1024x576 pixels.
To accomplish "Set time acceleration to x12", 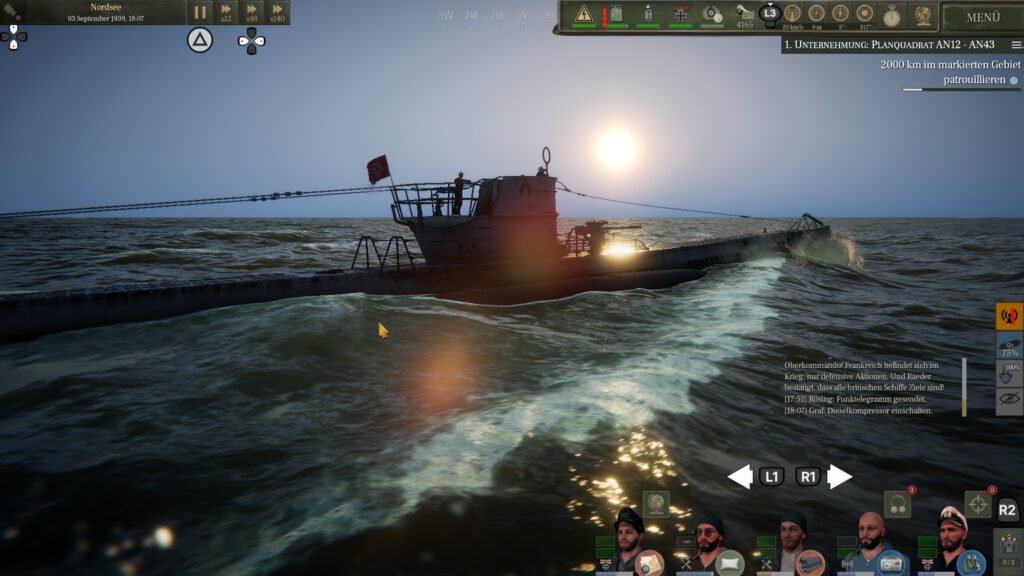I will point(226,13).
